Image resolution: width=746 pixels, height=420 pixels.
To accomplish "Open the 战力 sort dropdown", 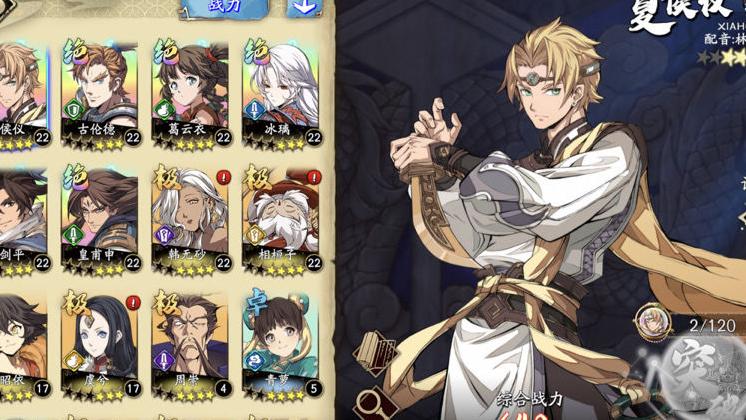I will click(224, 8).
